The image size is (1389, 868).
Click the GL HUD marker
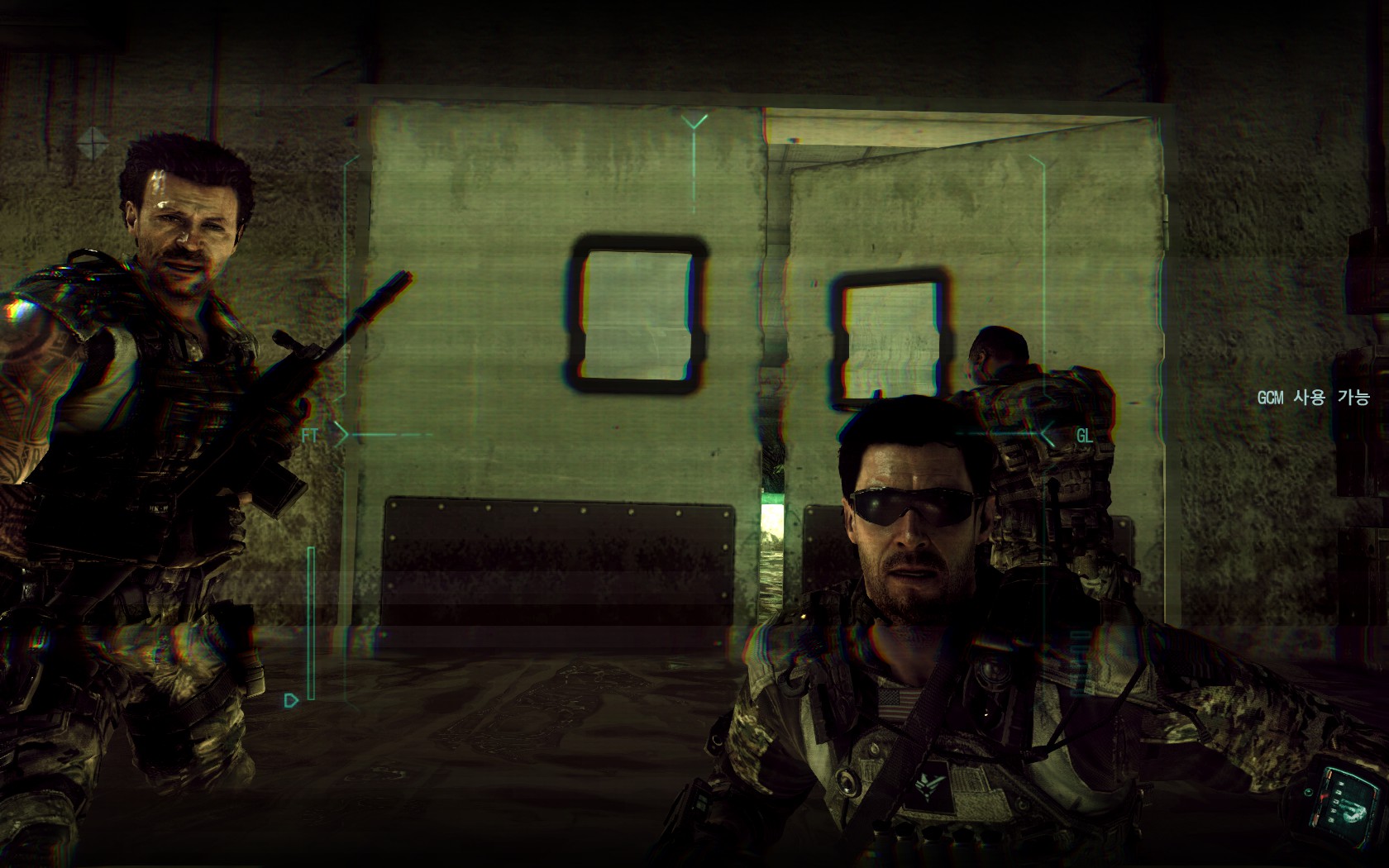(1083, 436)
